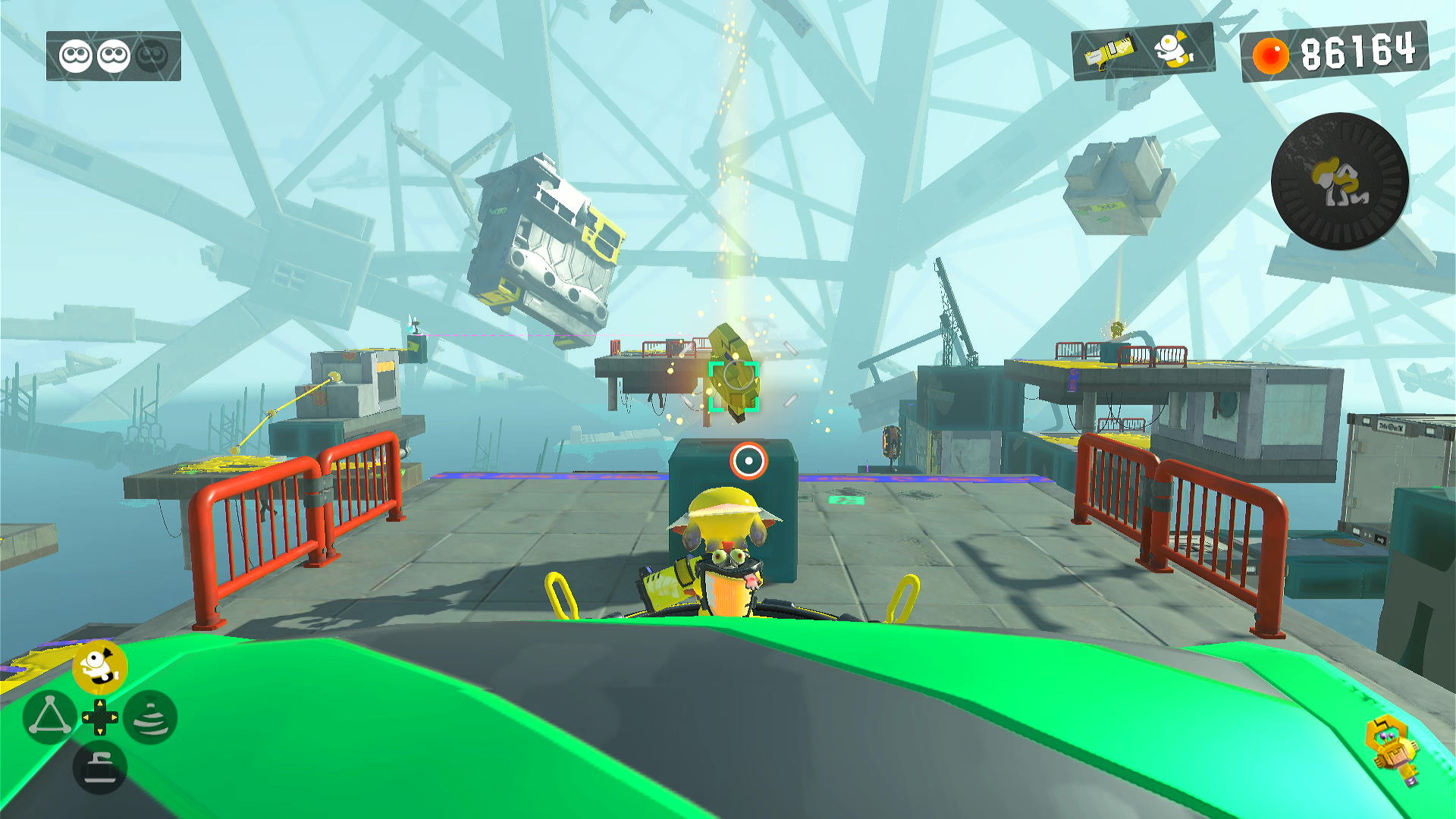This screenshot has width=1456, height=819.
Task: Click the yellow Hero Shot weapon icon
Action: pyautogui.click(x=1109, y=52)
